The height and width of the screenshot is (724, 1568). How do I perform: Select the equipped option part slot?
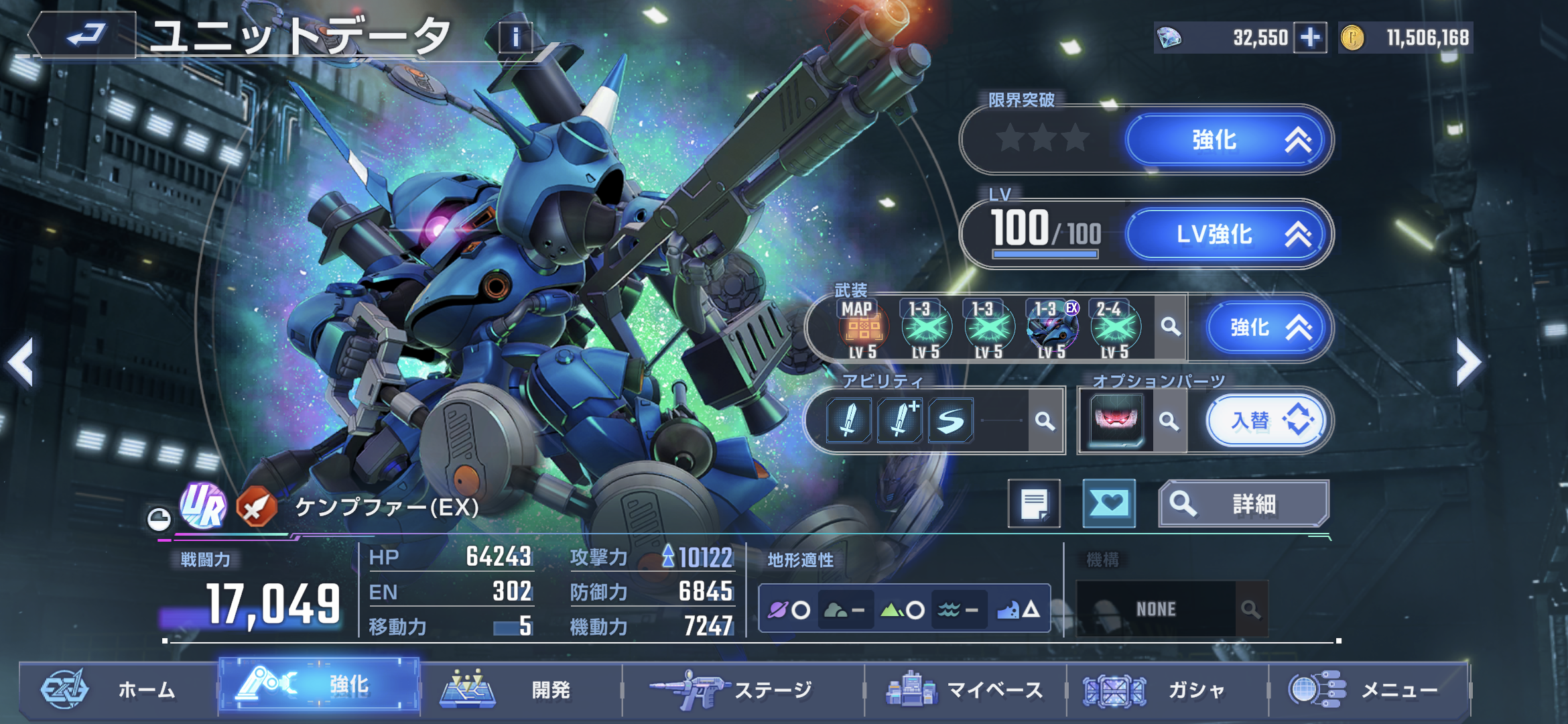pos(1116,420)
